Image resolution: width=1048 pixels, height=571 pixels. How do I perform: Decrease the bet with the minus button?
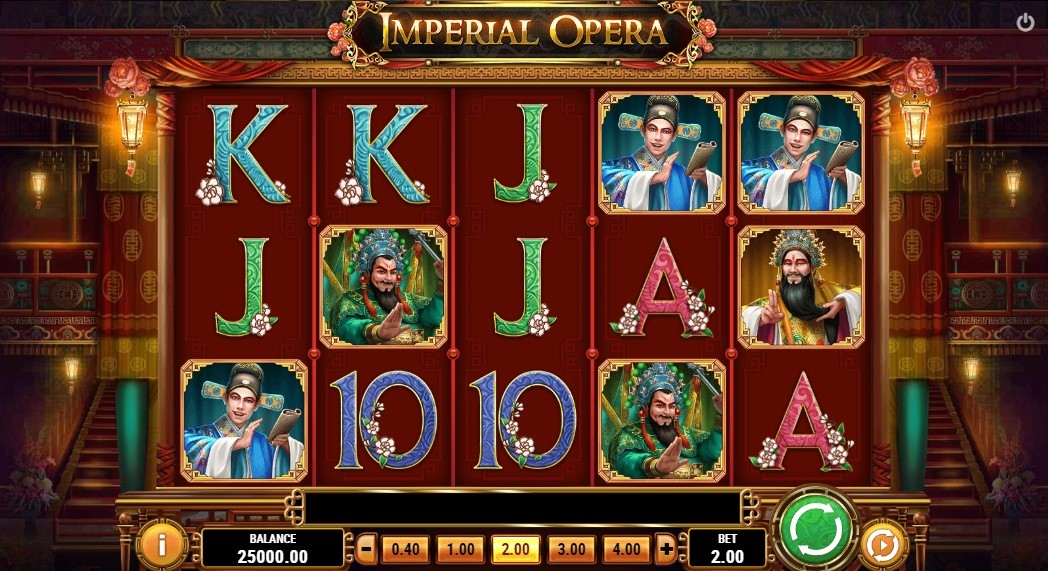(367, 548)
